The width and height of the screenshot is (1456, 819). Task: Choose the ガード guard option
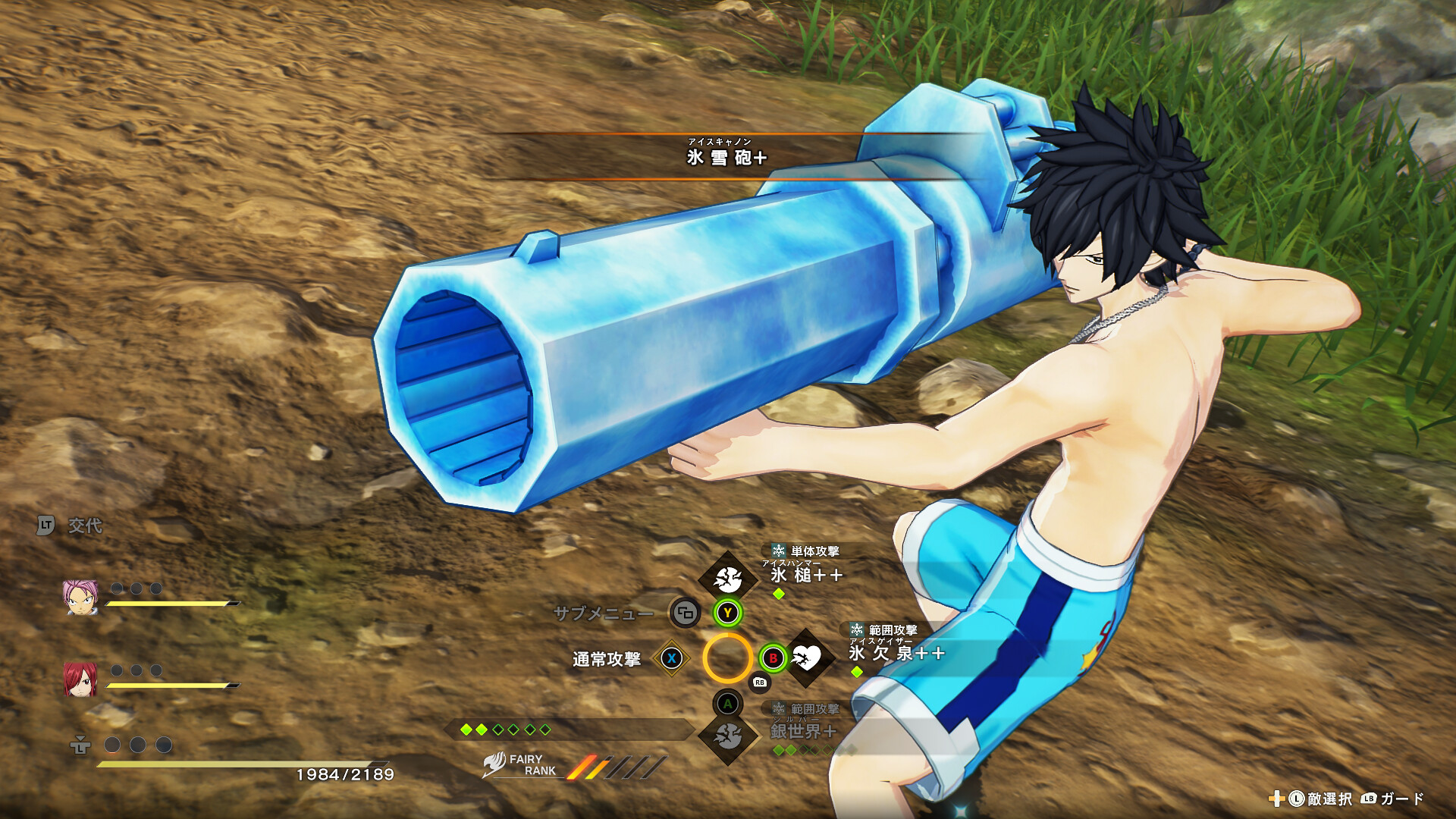click(x=1401, y=799)
